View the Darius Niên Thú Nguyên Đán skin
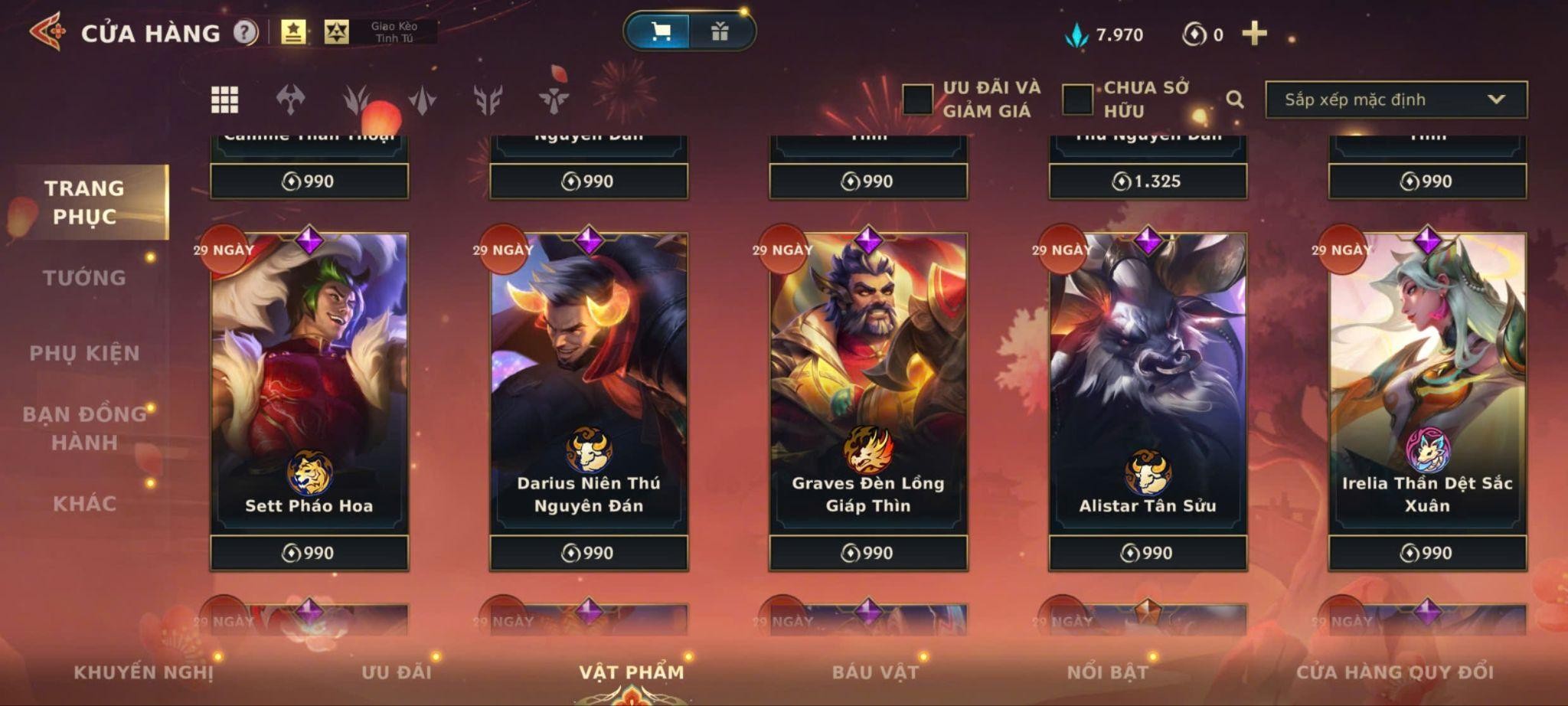1568x706 pixels. click(589, 383)
